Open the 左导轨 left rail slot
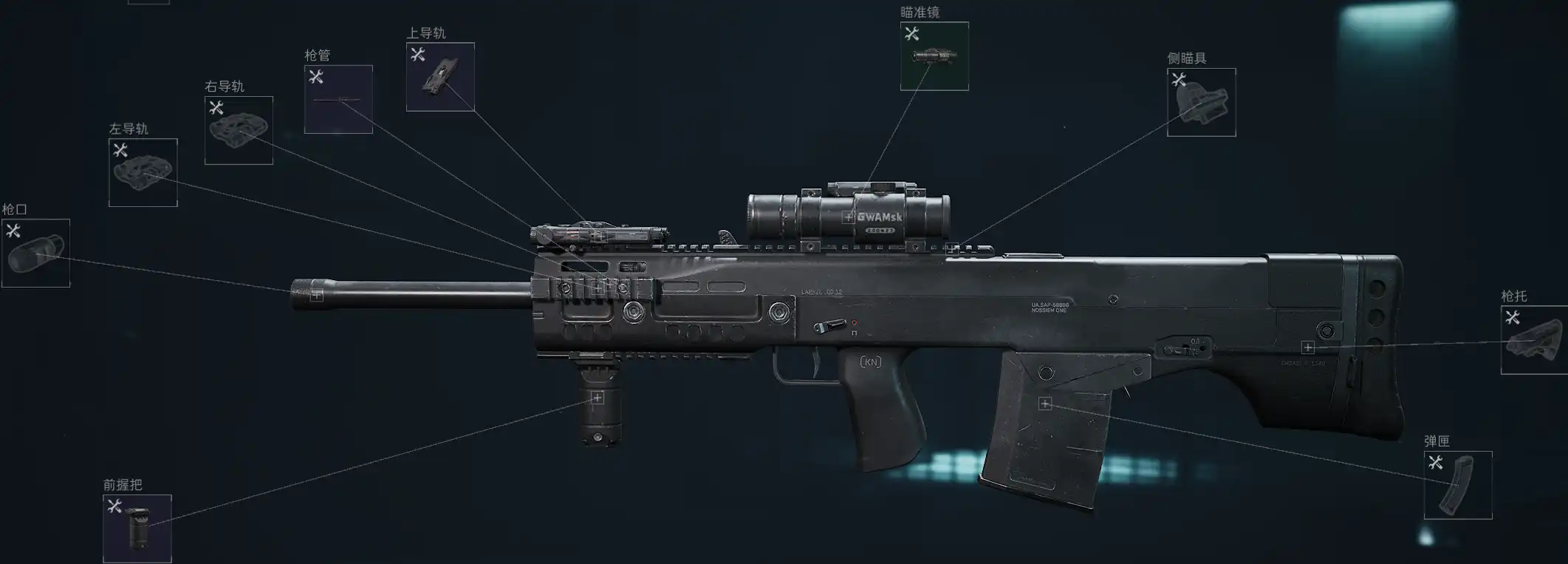 click(x=143, y=173)
